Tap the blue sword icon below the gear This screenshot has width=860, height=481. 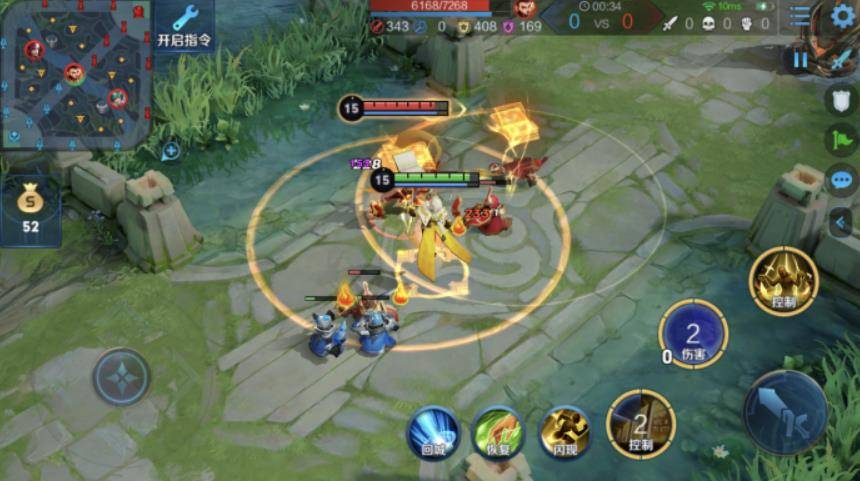click(x=842, y=58)
